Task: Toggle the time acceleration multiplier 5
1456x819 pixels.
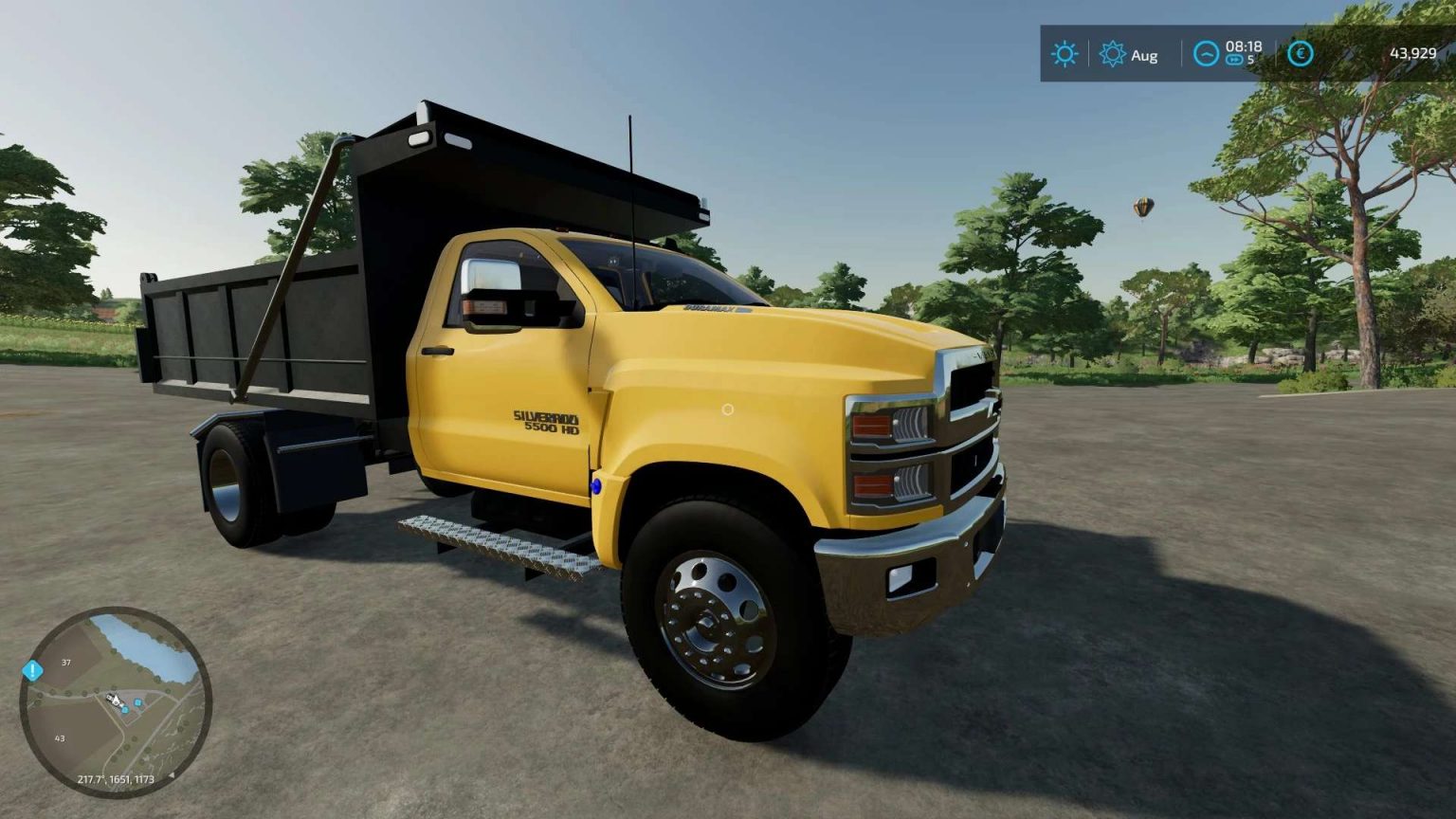Action: [x=1250, y=62]
